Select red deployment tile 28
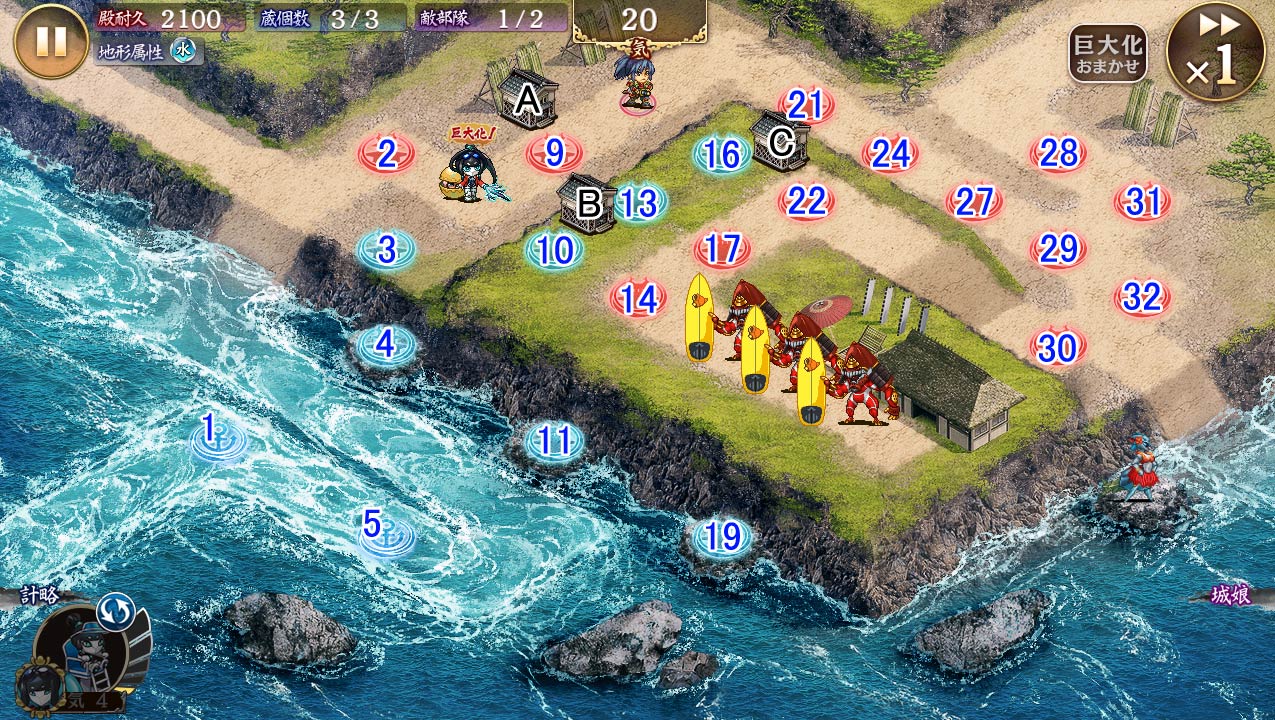The height and width of the screenshot is (720, 1275). 1058,153
